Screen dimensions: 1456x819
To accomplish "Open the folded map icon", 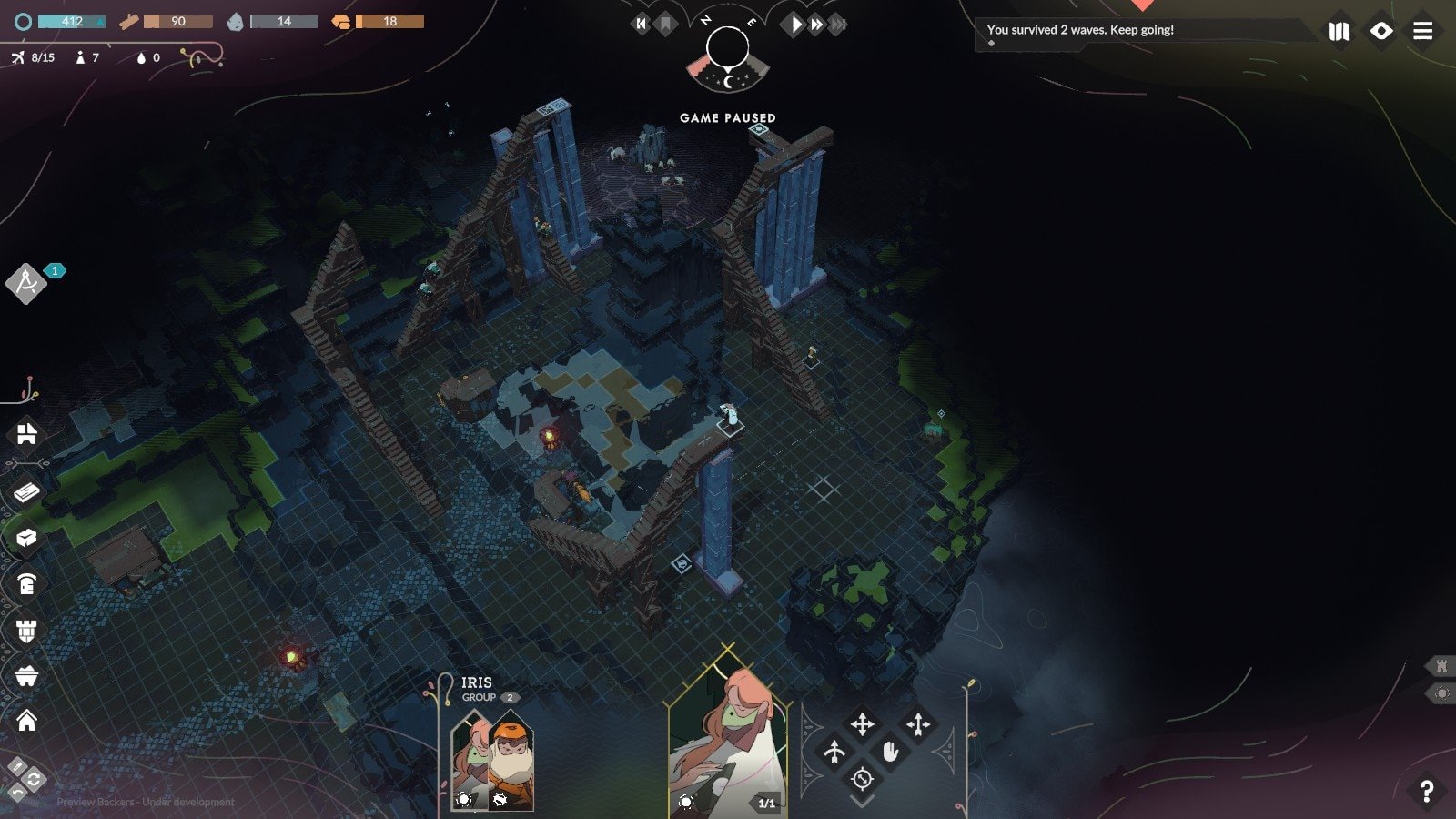I will pyautogui.click(x=1338, y=31).
